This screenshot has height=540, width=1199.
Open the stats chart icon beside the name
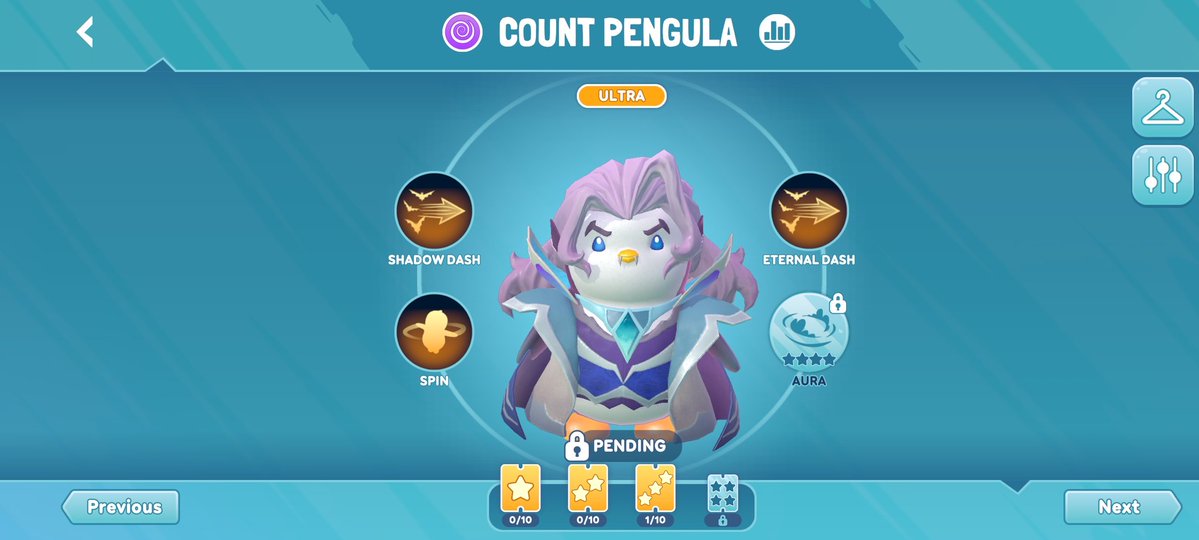coord(776,32)
